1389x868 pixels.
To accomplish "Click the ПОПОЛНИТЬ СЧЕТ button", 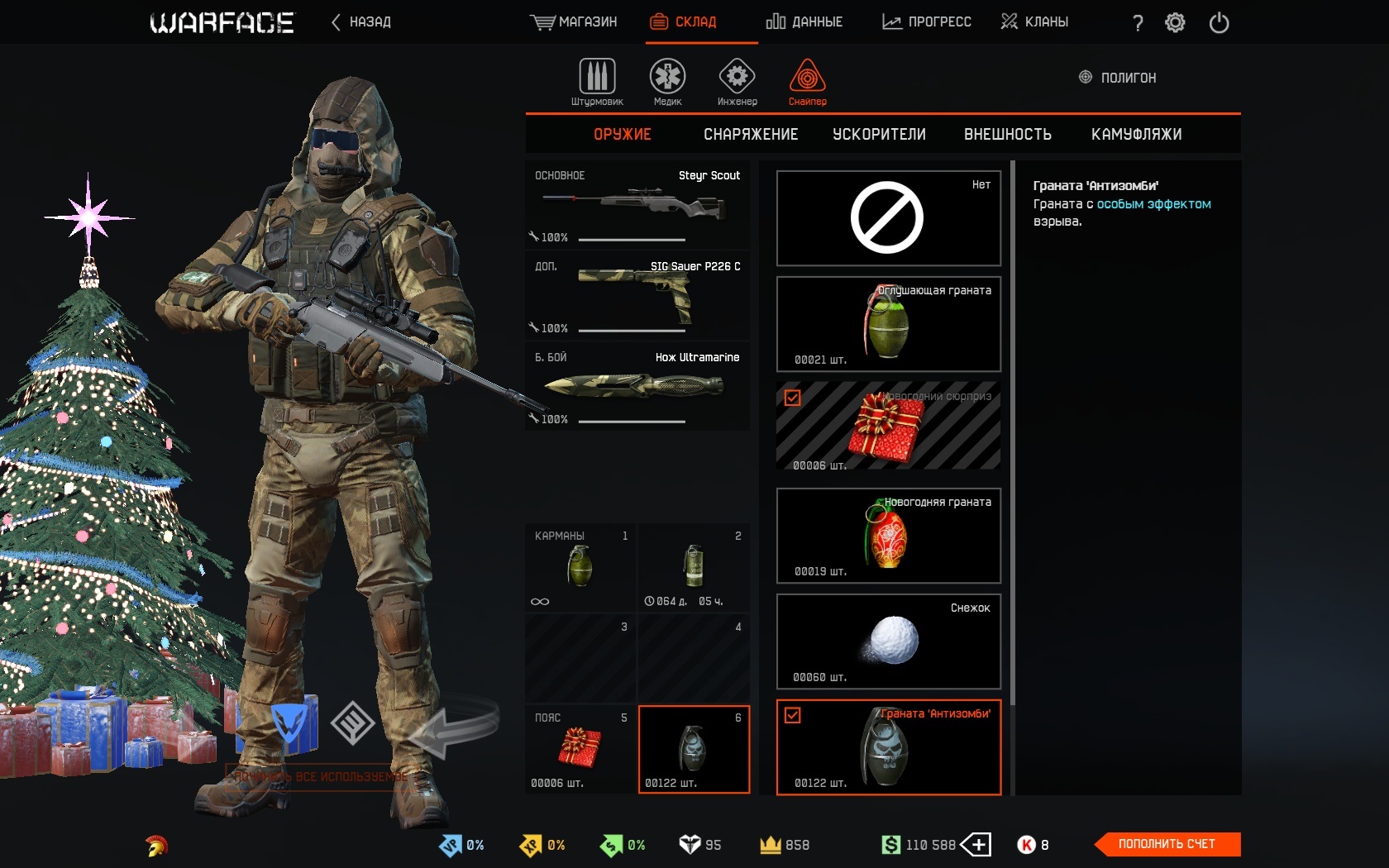I will click(1167, 844).
